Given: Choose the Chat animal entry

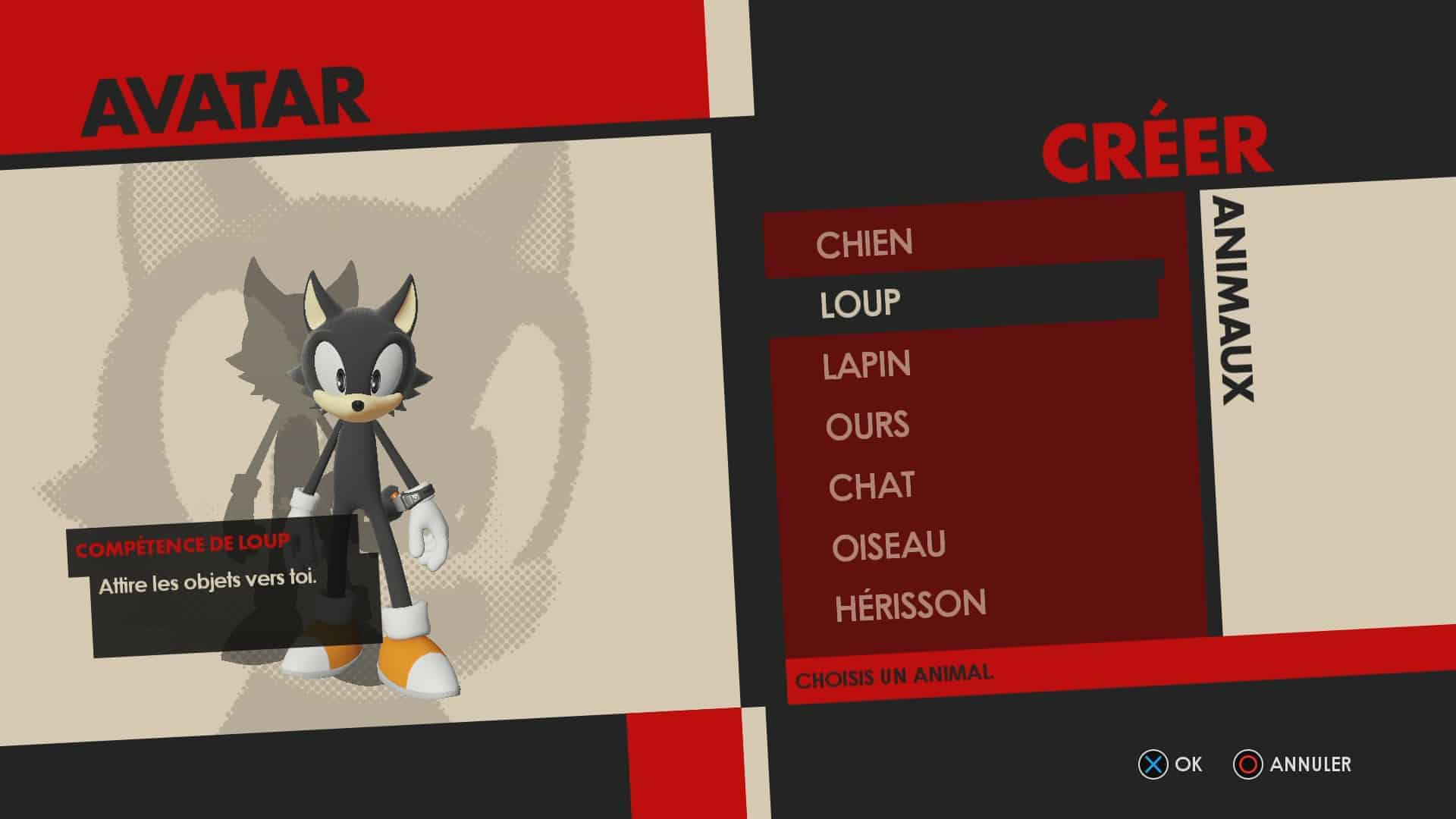Looking at the screenshot, I should (871, 486).
